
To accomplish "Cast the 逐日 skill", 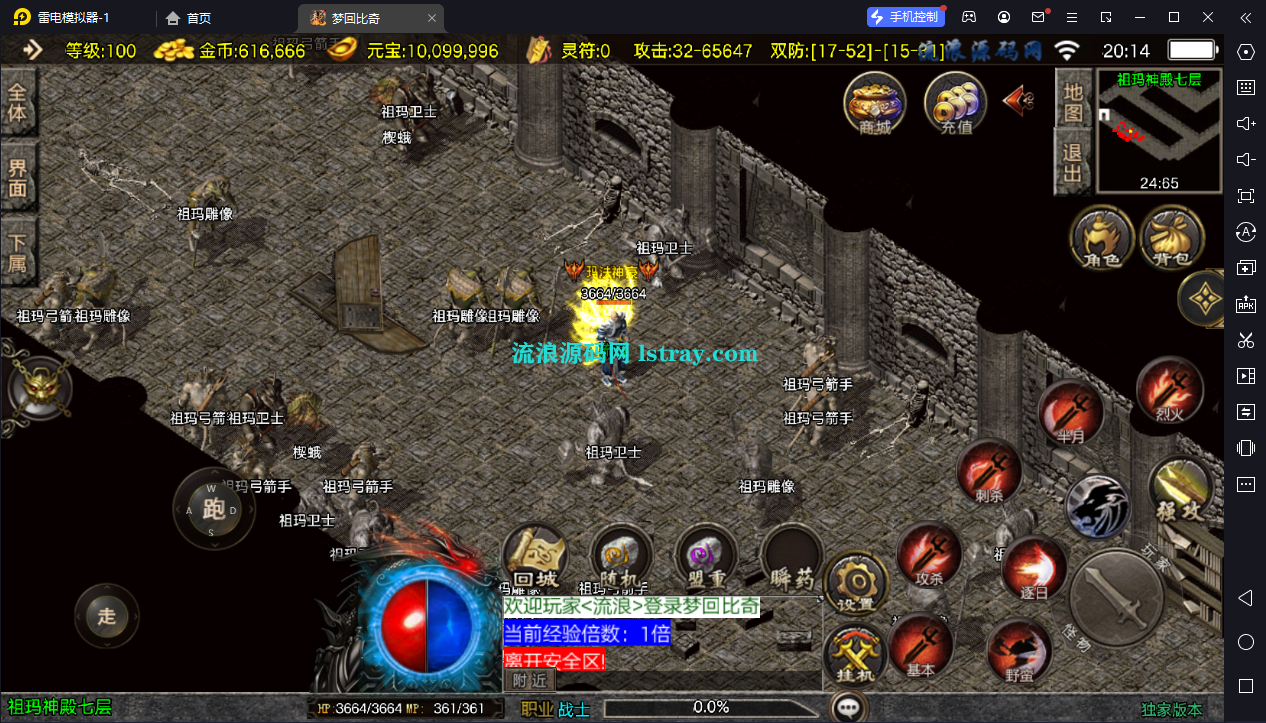I will (x=1033, y=567).
